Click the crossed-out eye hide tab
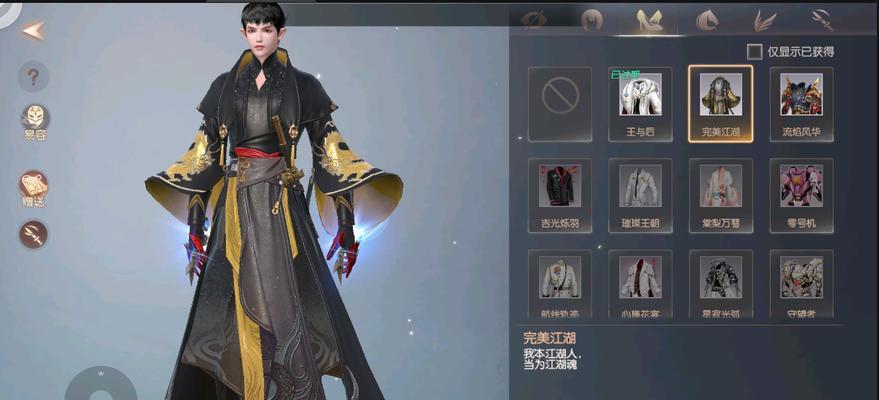The width and height of the screenshot is (879, 400). [534, 19]
